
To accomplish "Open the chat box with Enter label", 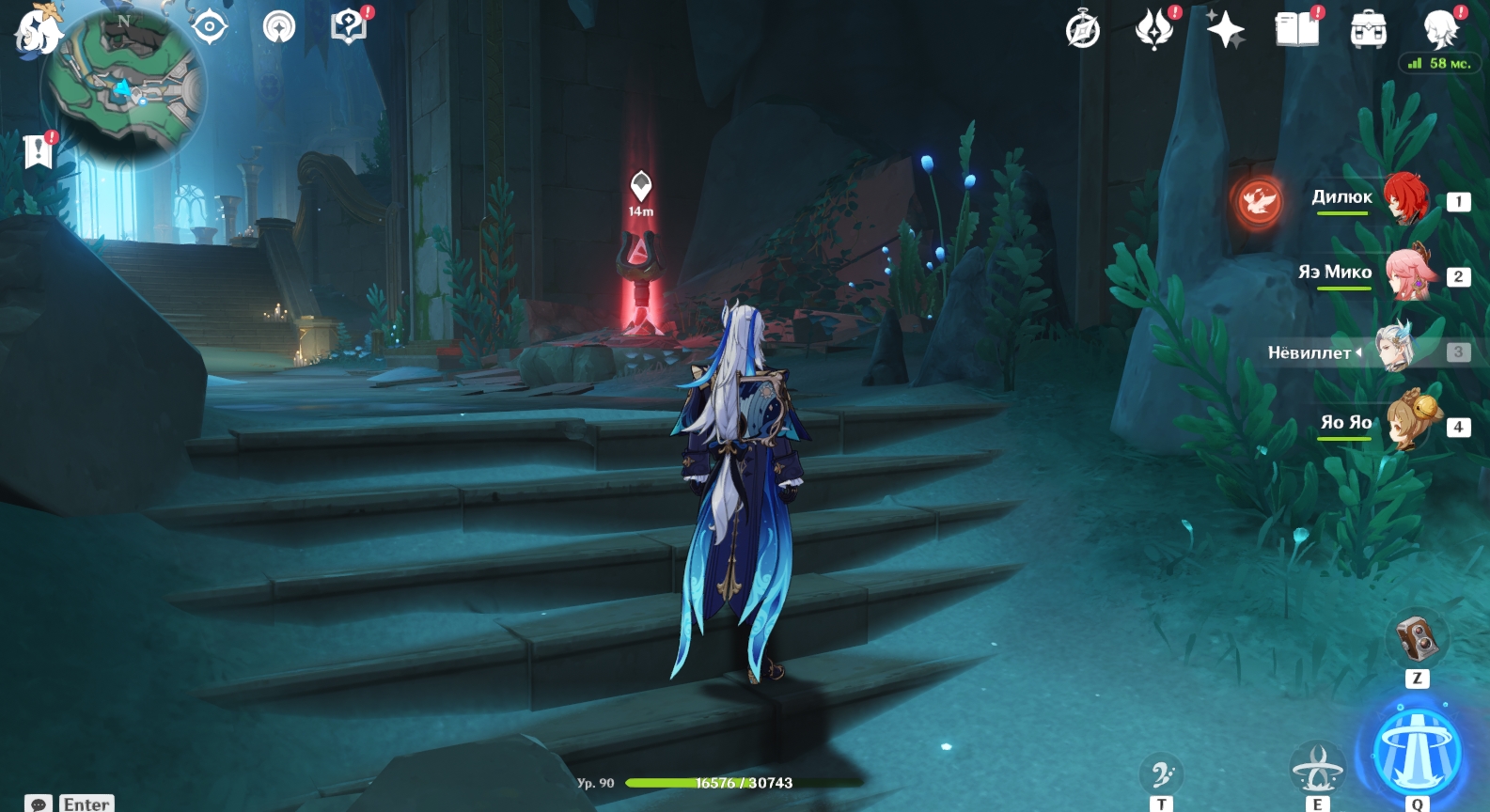I will coord(71,804).
